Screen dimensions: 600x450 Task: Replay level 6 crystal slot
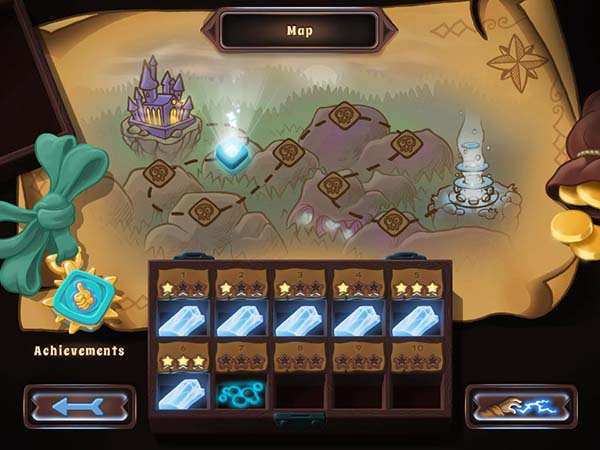click(x=181, y=389)
